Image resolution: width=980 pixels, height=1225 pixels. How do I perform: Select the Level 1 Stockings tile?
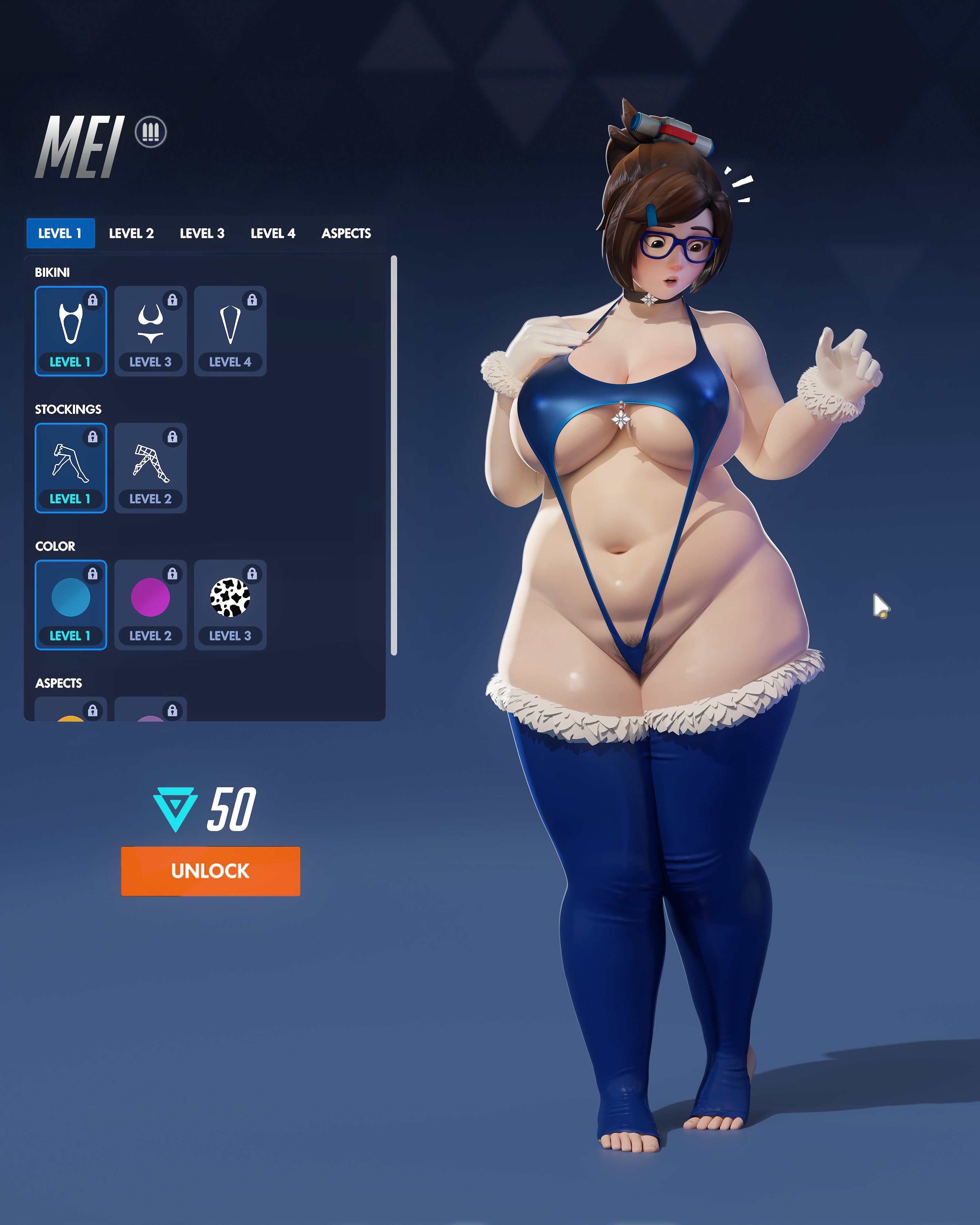click(71, 468)
